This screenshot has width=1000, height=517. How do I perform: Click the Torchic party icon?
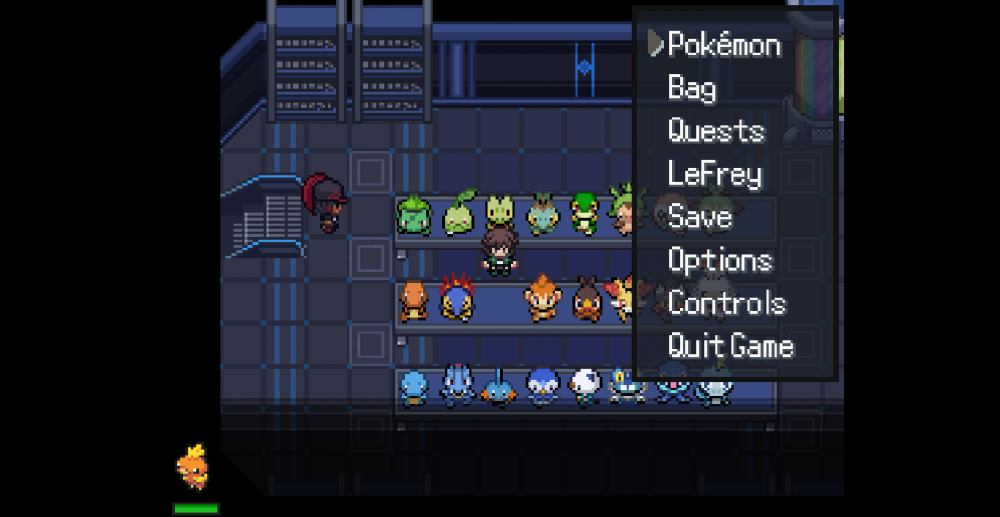[x=194, y=467]
